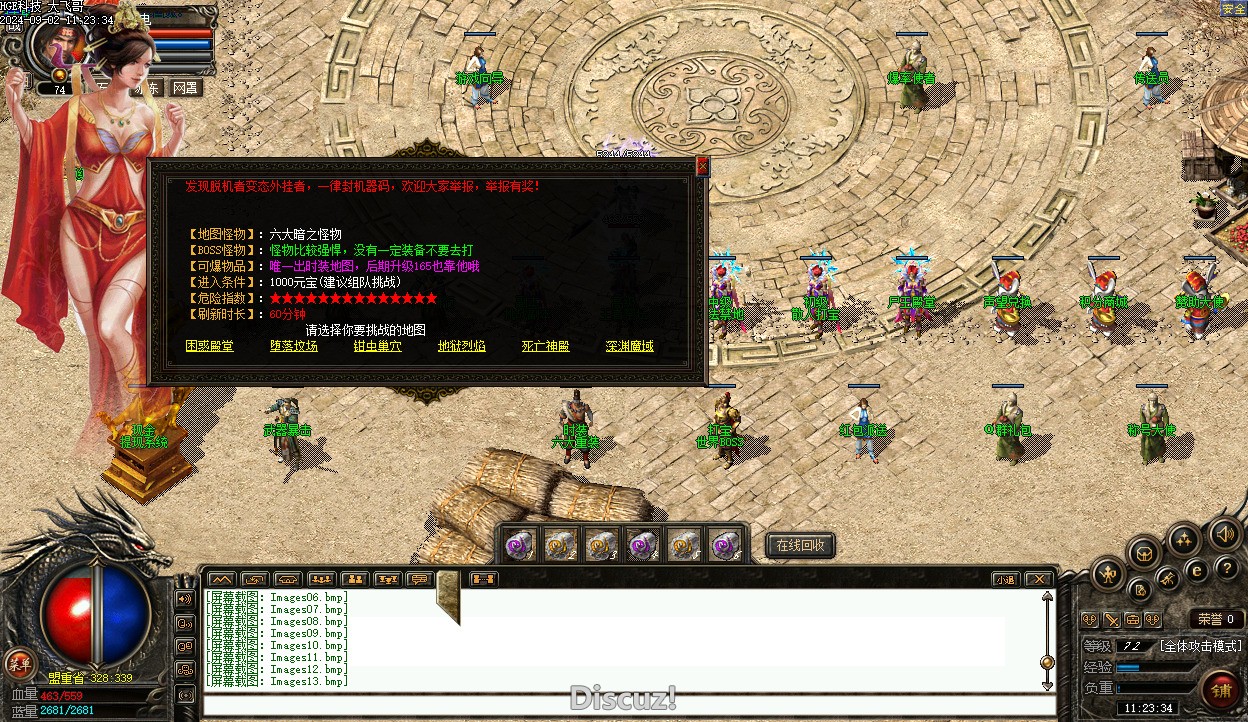
Task: Open the character figure icon
Action: [1108, 573]
